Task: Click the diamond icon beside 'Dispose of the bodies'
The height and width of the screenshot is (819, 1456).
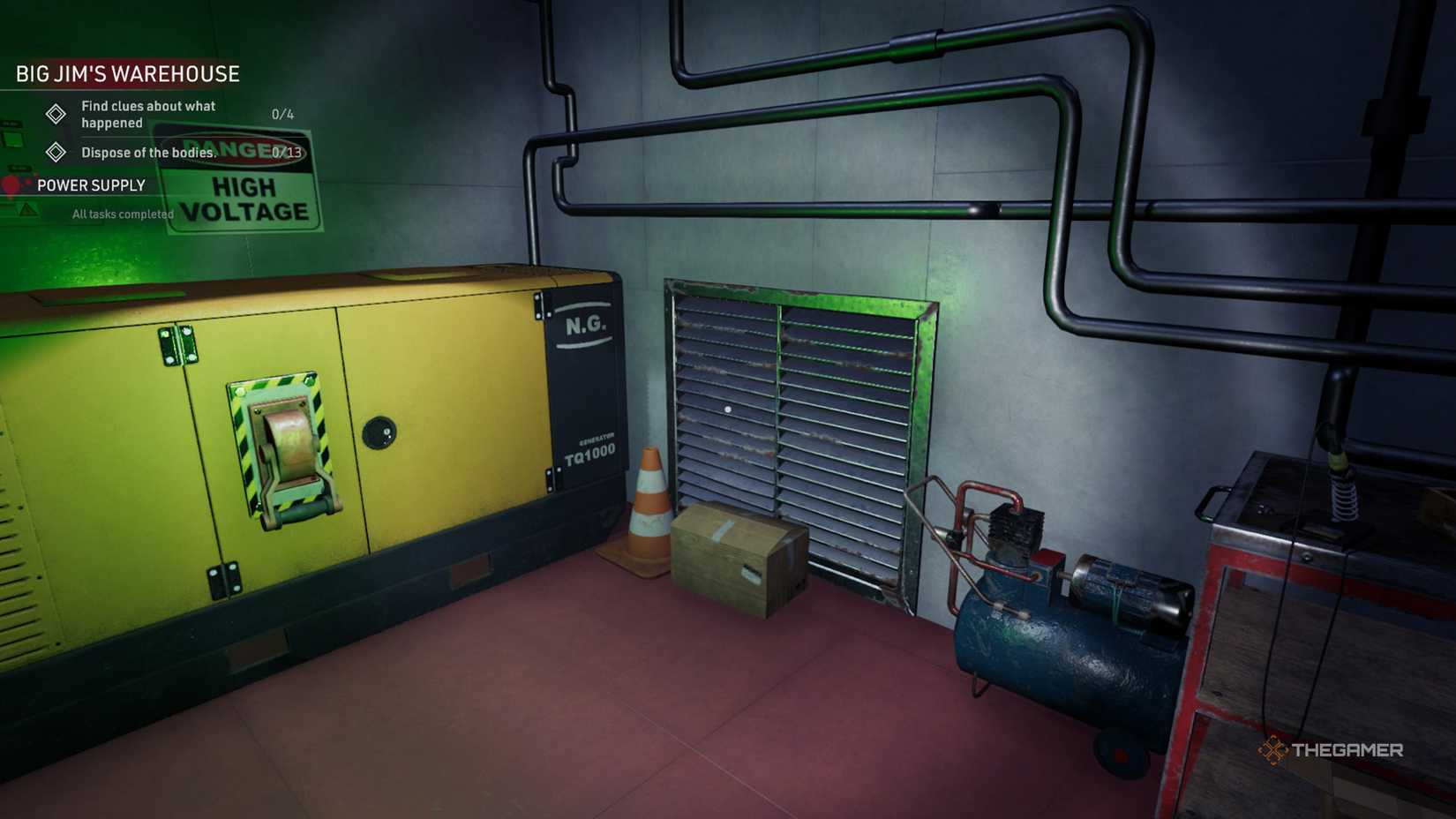Action: click(x=56, y=153)
